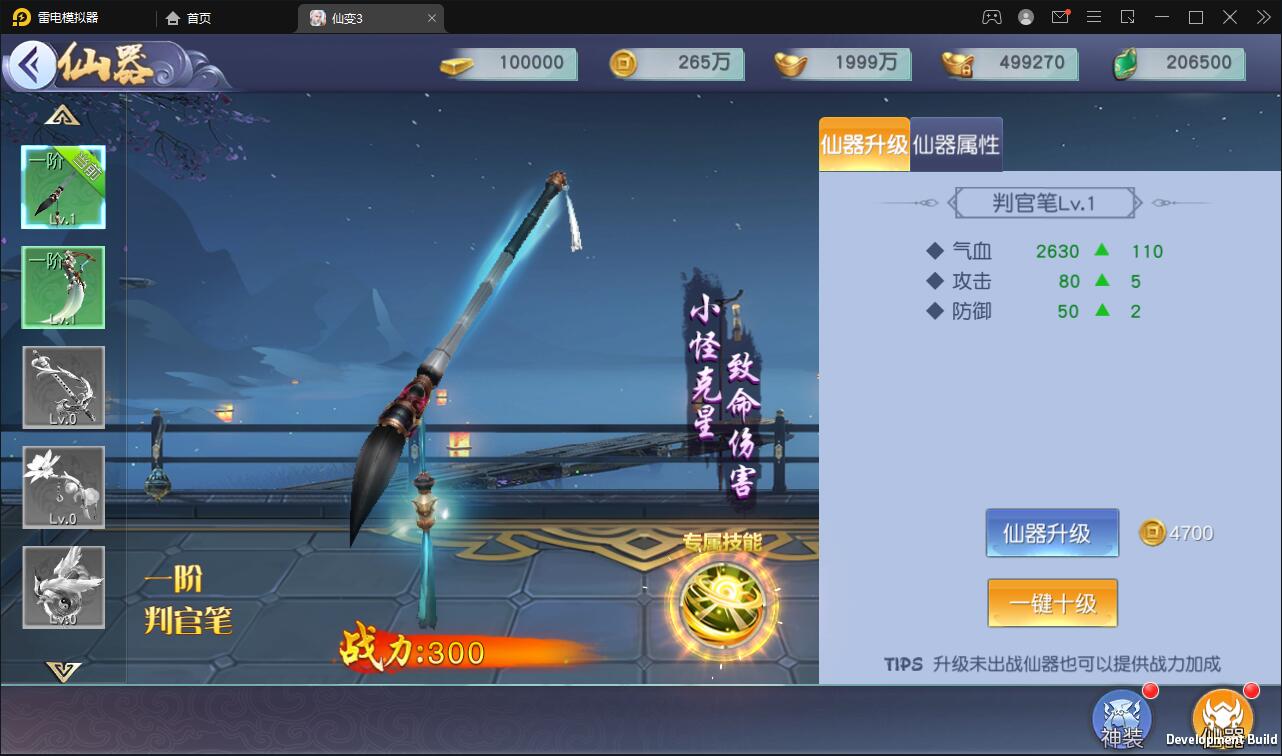Select the 判官笔 weapon thumbnail in sidebar
Viewport: 1282px width, 756px height.
pyautogui.click(x=63, y=187)
